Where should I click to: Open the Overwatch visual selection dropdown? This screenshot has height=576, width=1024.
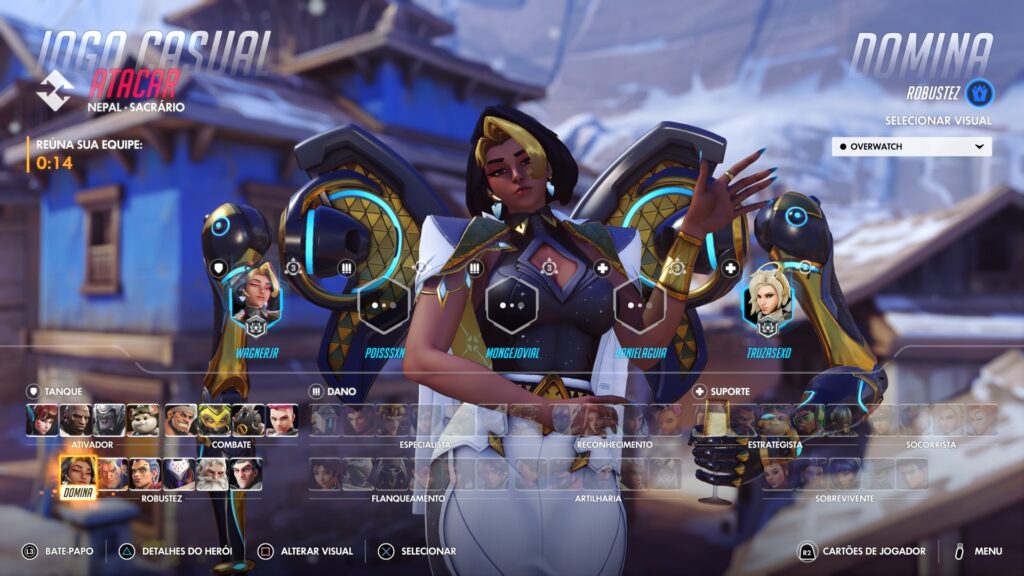pyautogui.click(x=911, y=146)
